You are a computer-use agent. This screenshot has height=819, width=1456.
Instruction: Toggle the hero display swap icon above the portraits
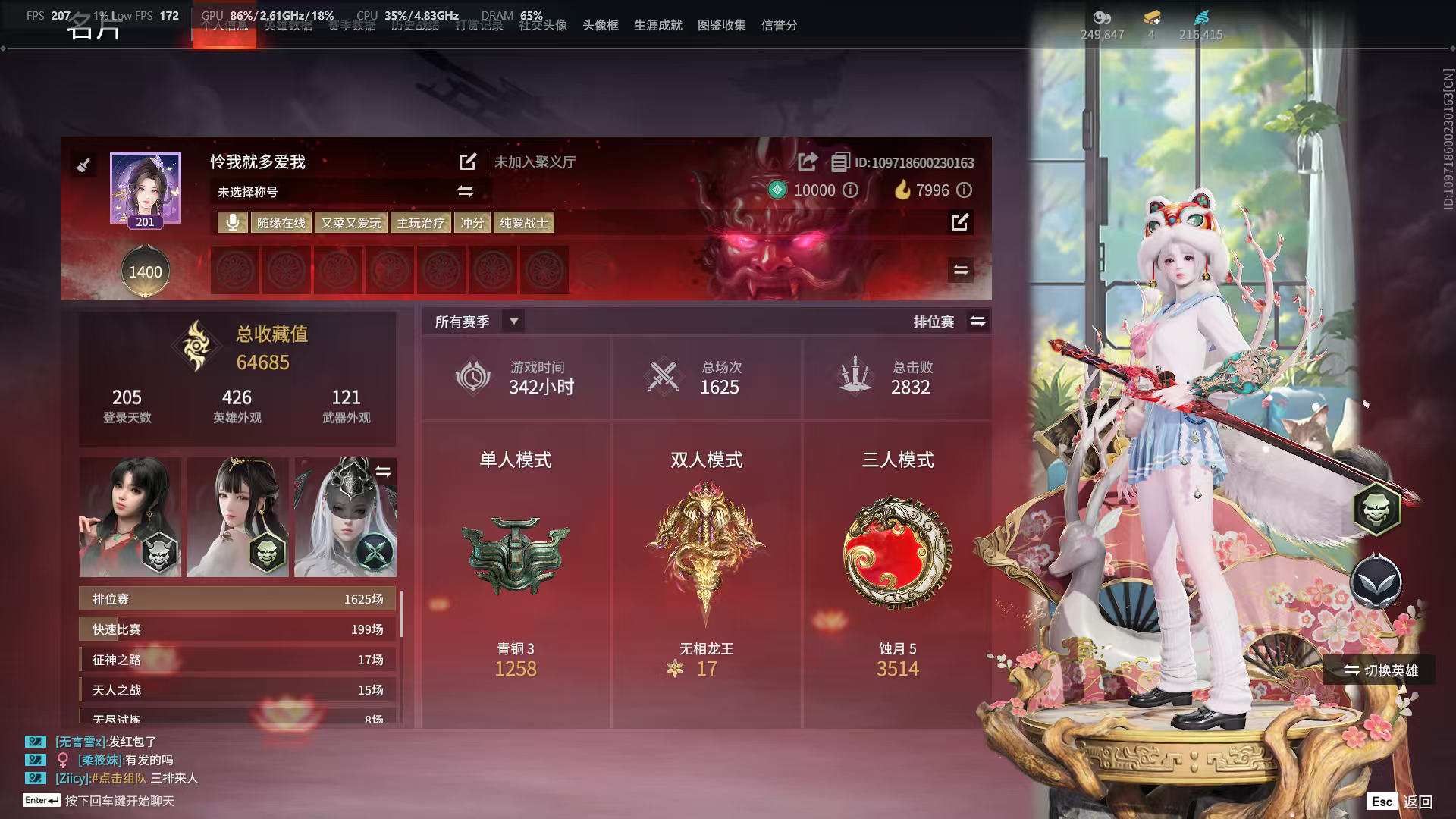383,469
